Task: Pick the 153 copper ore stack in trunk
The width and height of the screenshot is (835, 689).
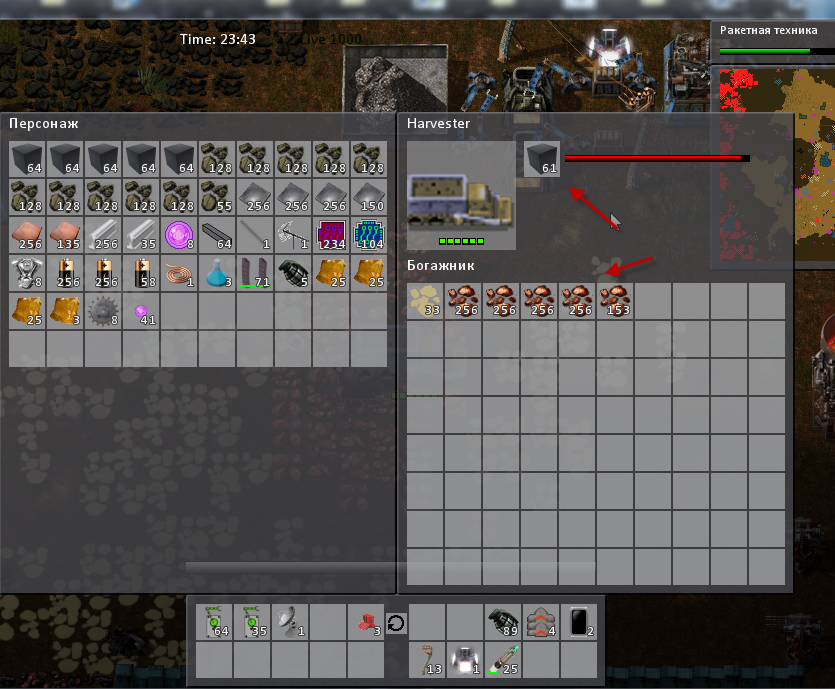Action: tap(616, 301)
